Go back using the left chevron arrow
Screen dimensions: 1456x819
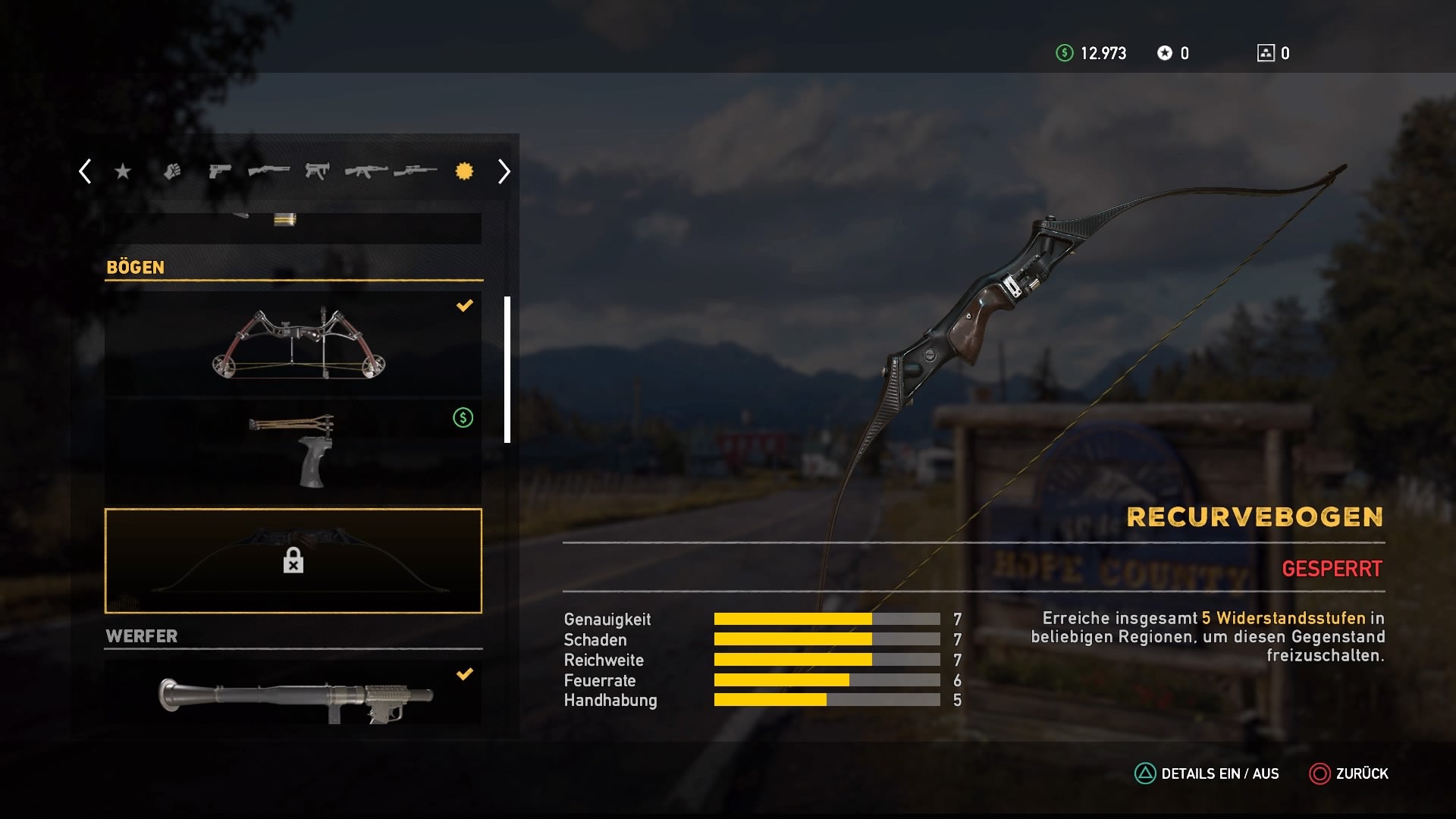pos(85,171)
